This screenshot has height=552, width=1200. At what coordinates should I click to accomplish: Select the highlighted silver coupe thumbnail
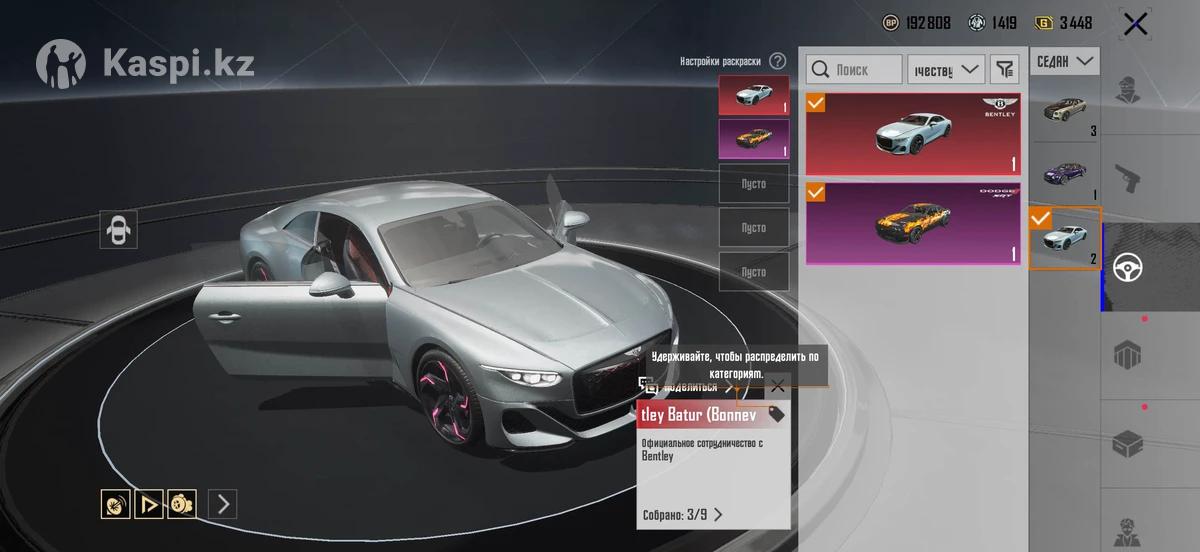point(1065,238)
